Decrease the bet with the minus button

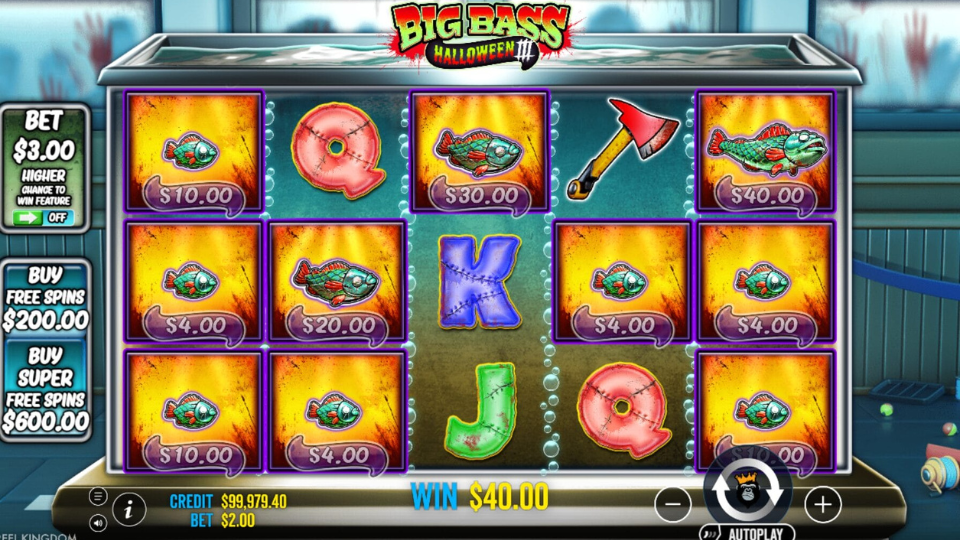(673, 505)
